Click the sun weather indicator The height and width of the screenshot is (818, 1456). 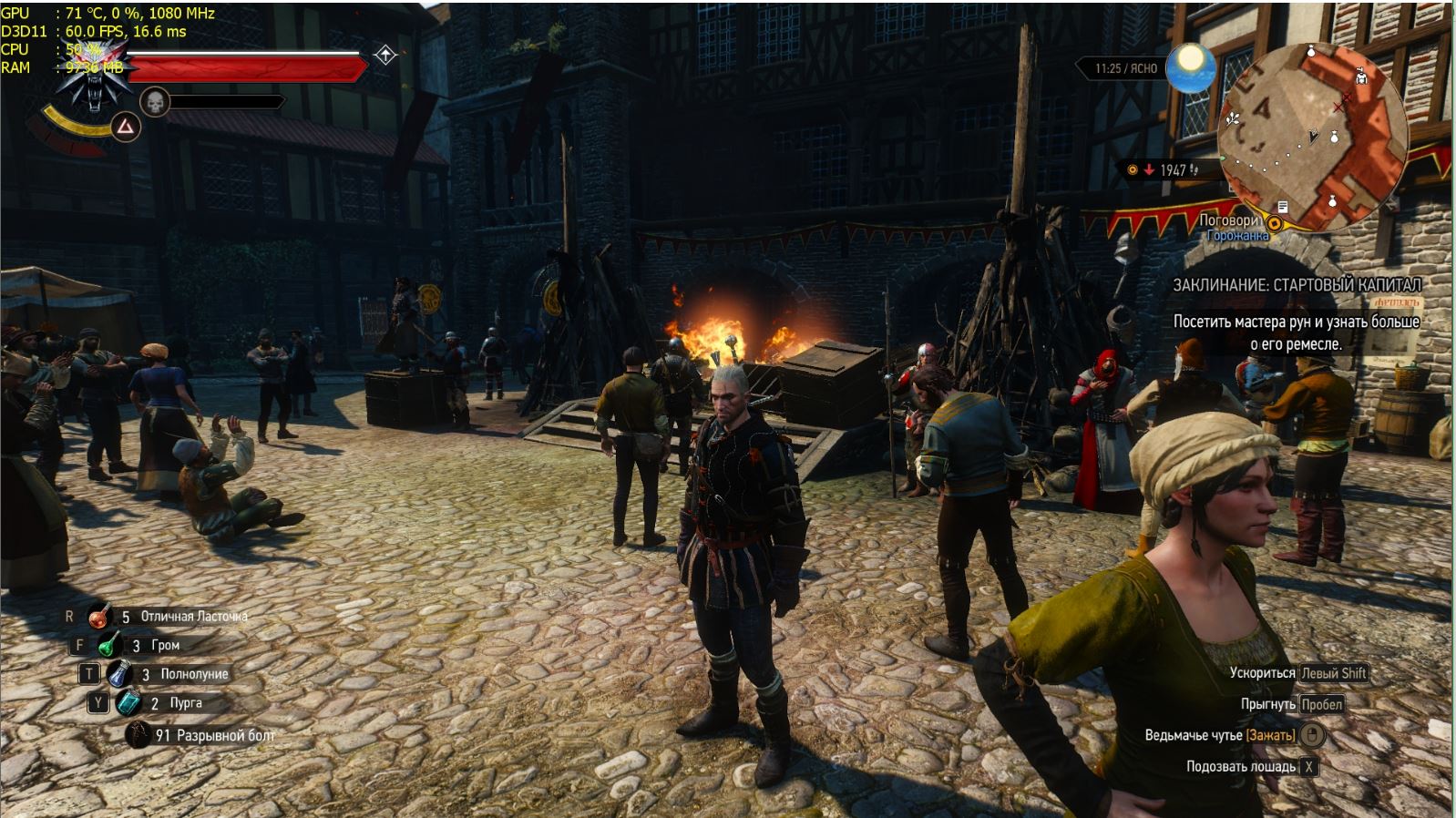point(1191,67)
